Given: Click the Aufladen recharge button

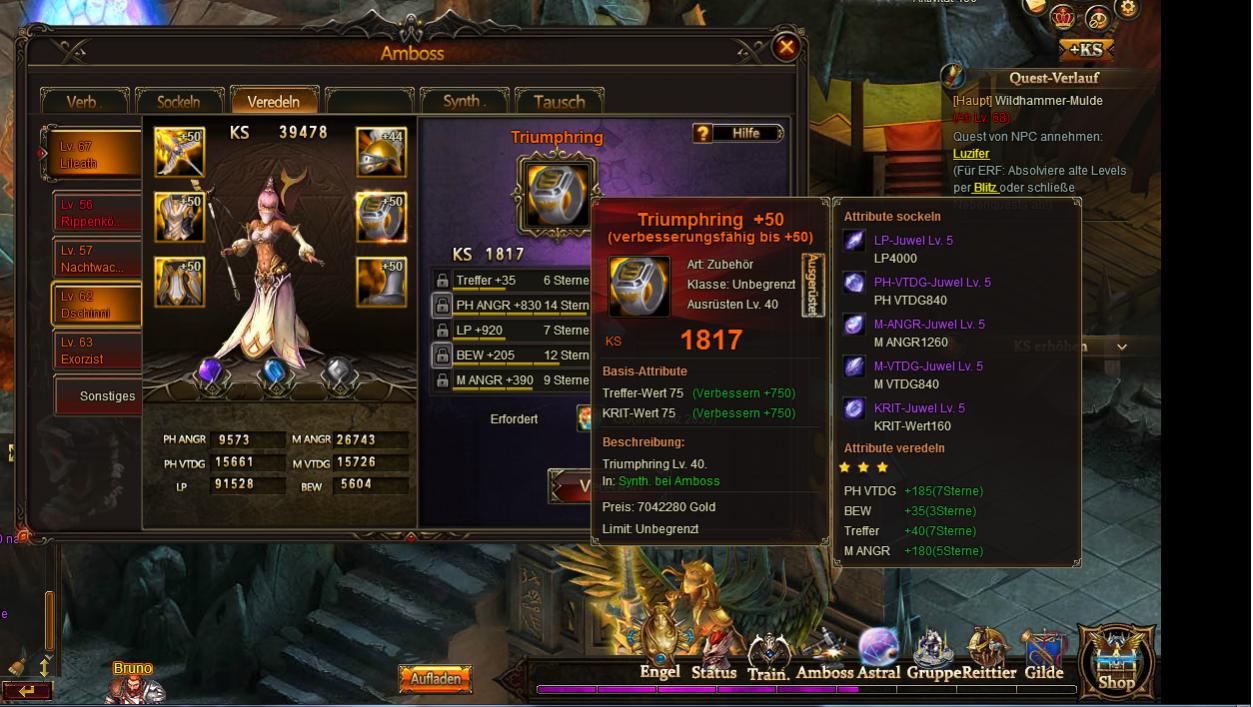Looking at the screenshot, I should (x=435, y=679).
